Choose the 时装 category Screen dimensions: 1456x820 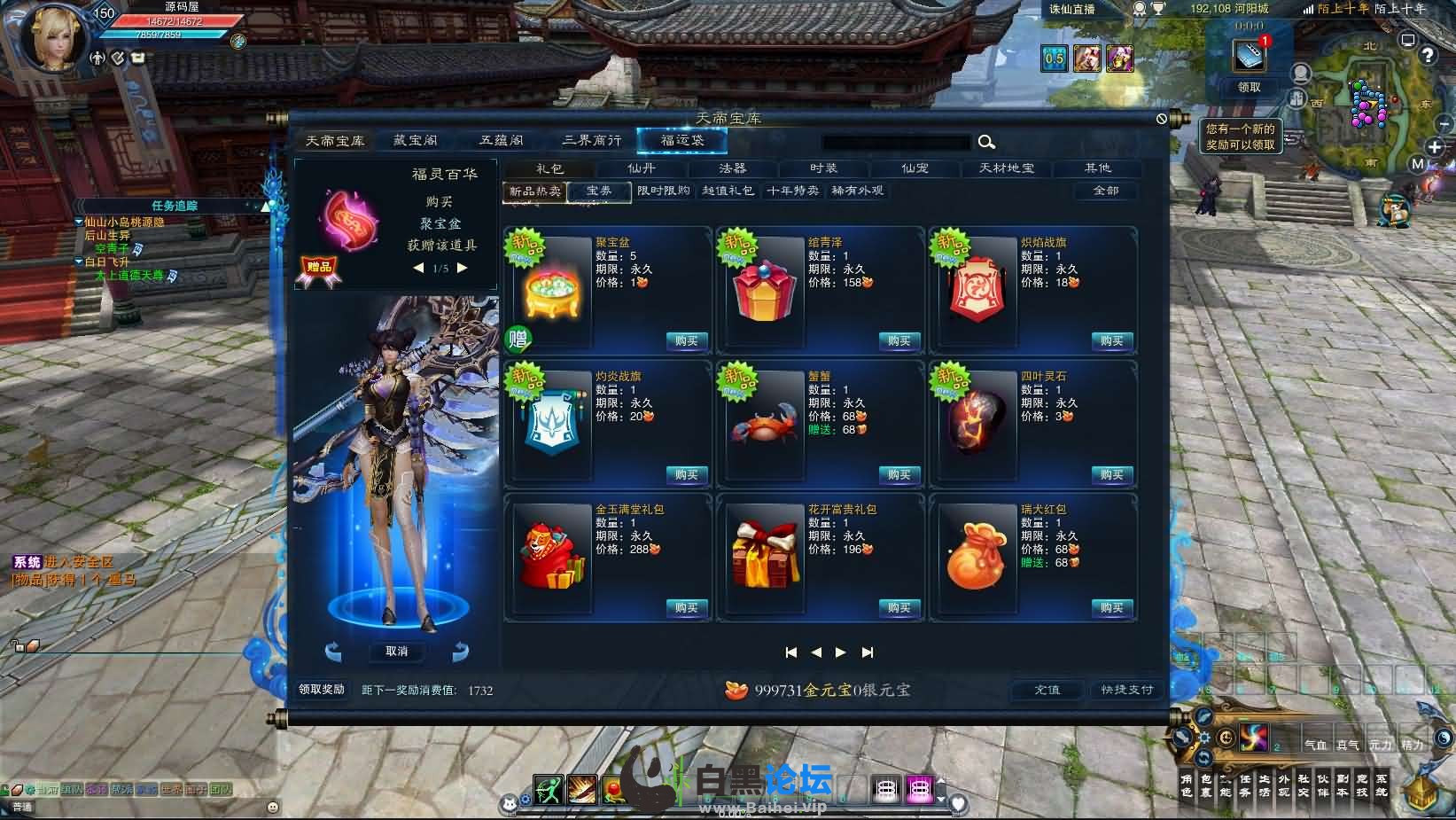(823, 168)
